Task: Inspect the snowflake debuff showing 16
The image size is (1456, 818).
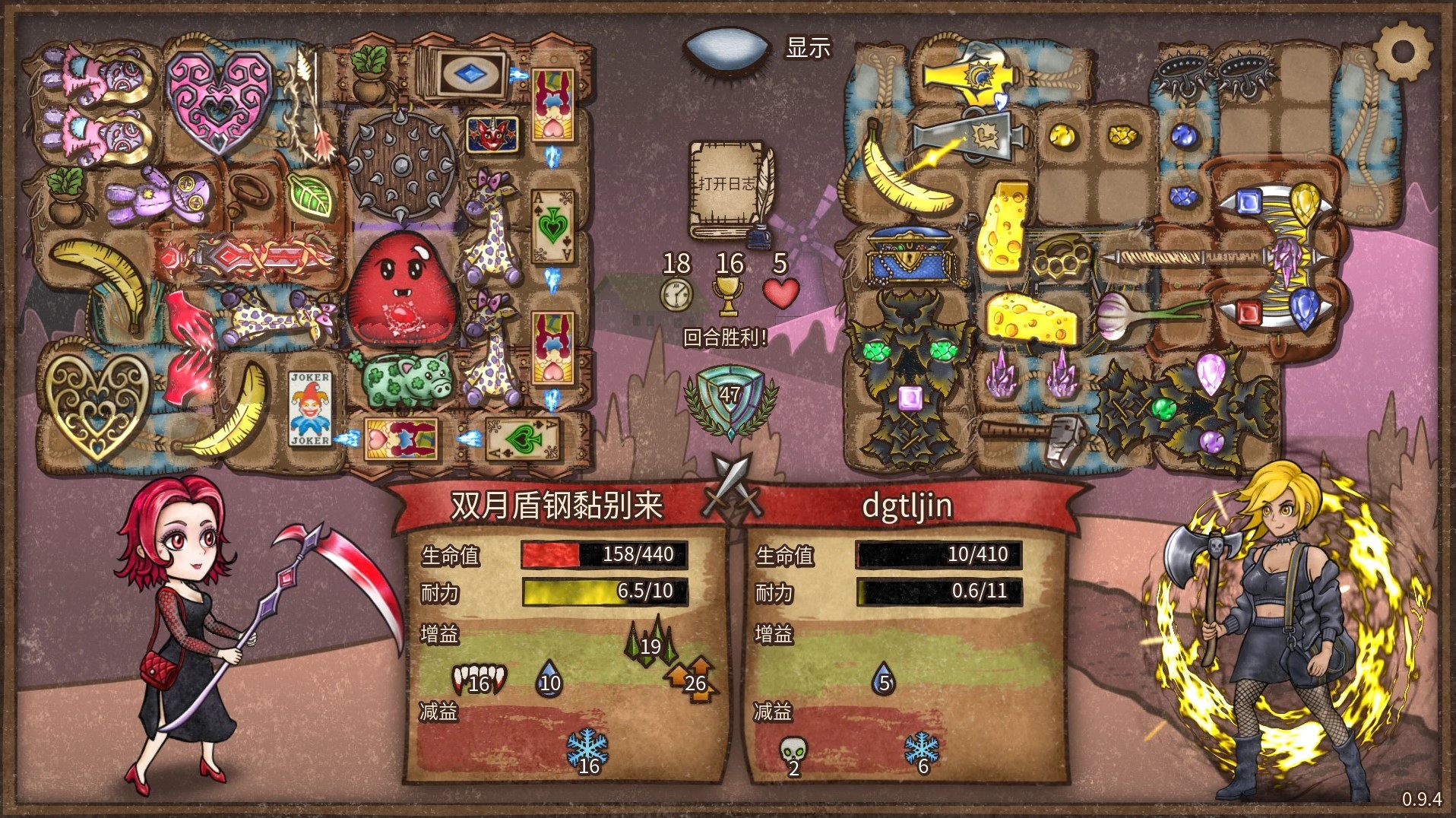Action: 587,752
